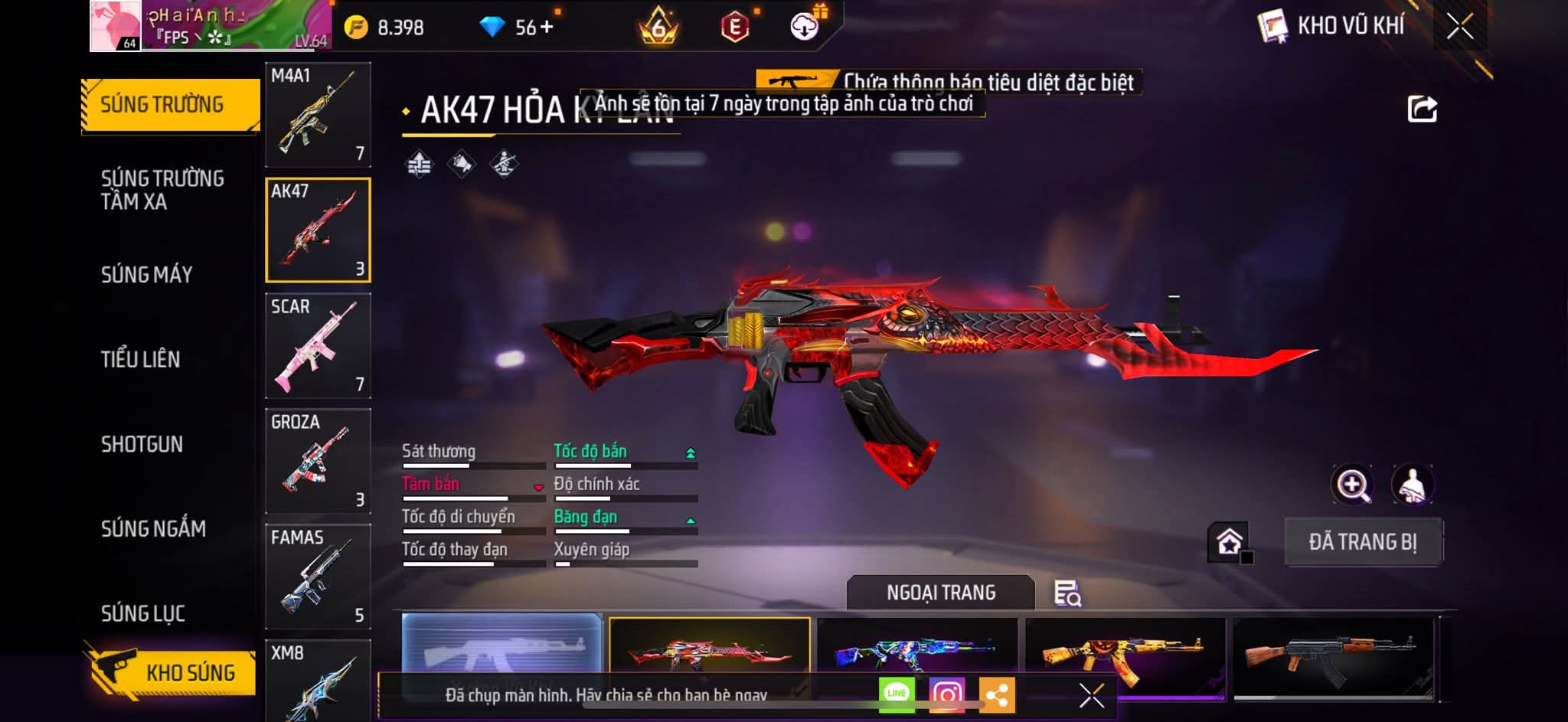Image resolution: width=1568 pixels, height=722 pixels.
Task: Close the weapon armory screen
Action: (x=1459, y=27)
